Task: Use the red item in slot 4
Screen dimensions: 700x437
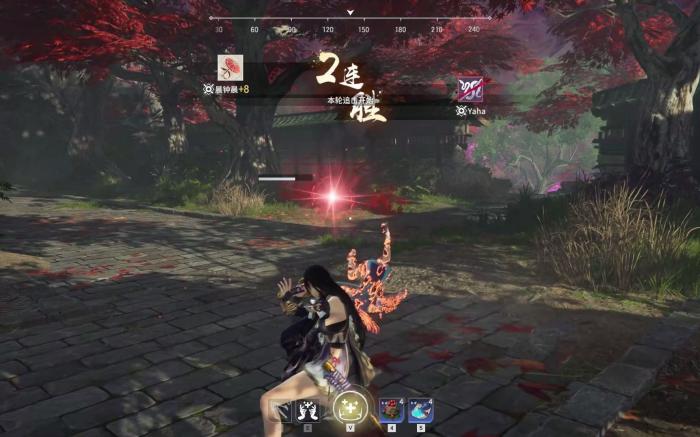Action: pos(390,411)
